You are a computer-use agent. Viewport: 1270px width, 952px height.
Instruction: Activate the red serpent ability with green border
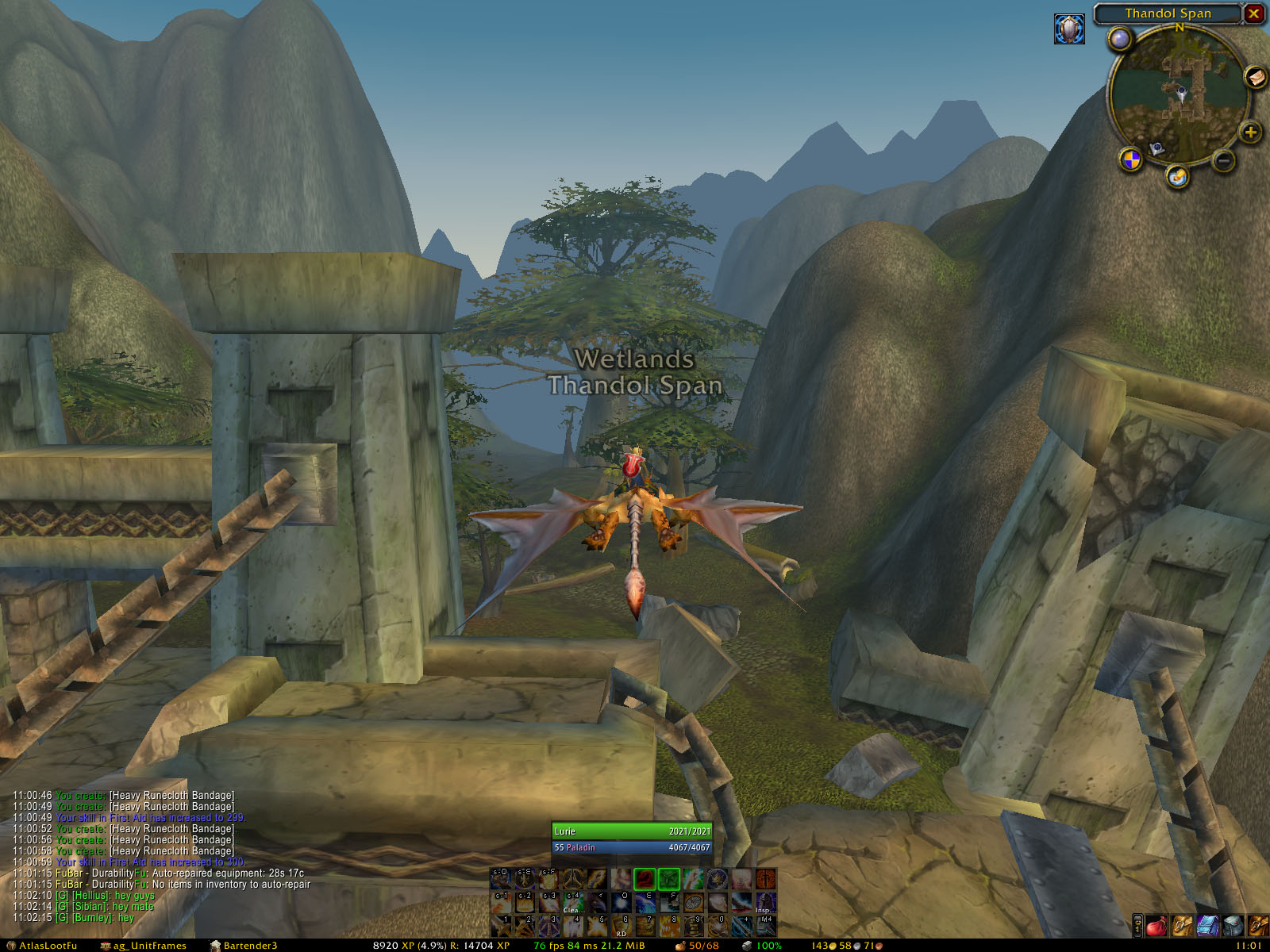point(645,879)
